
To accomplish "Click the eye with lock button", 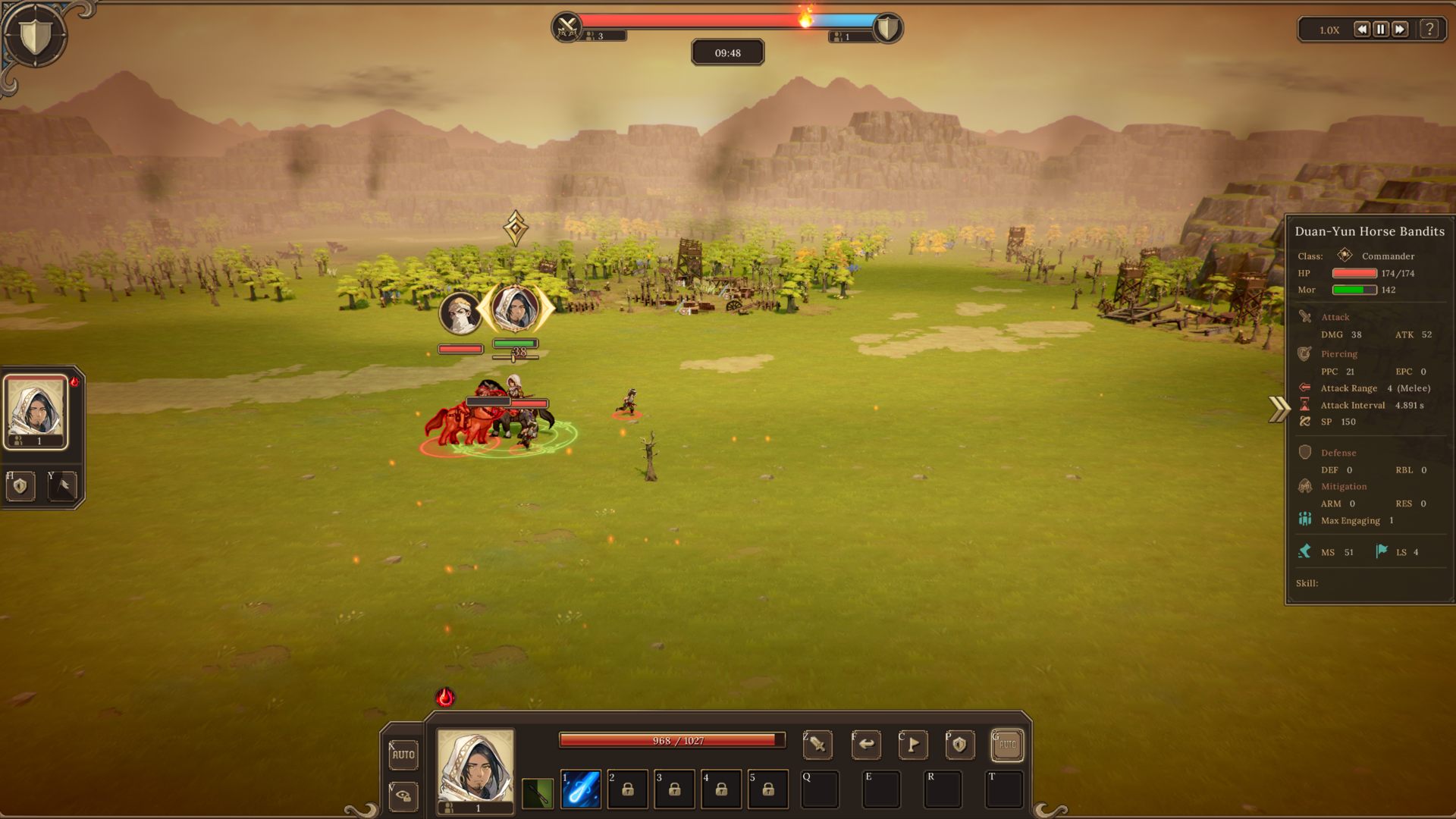I will (x=403, y=796).
